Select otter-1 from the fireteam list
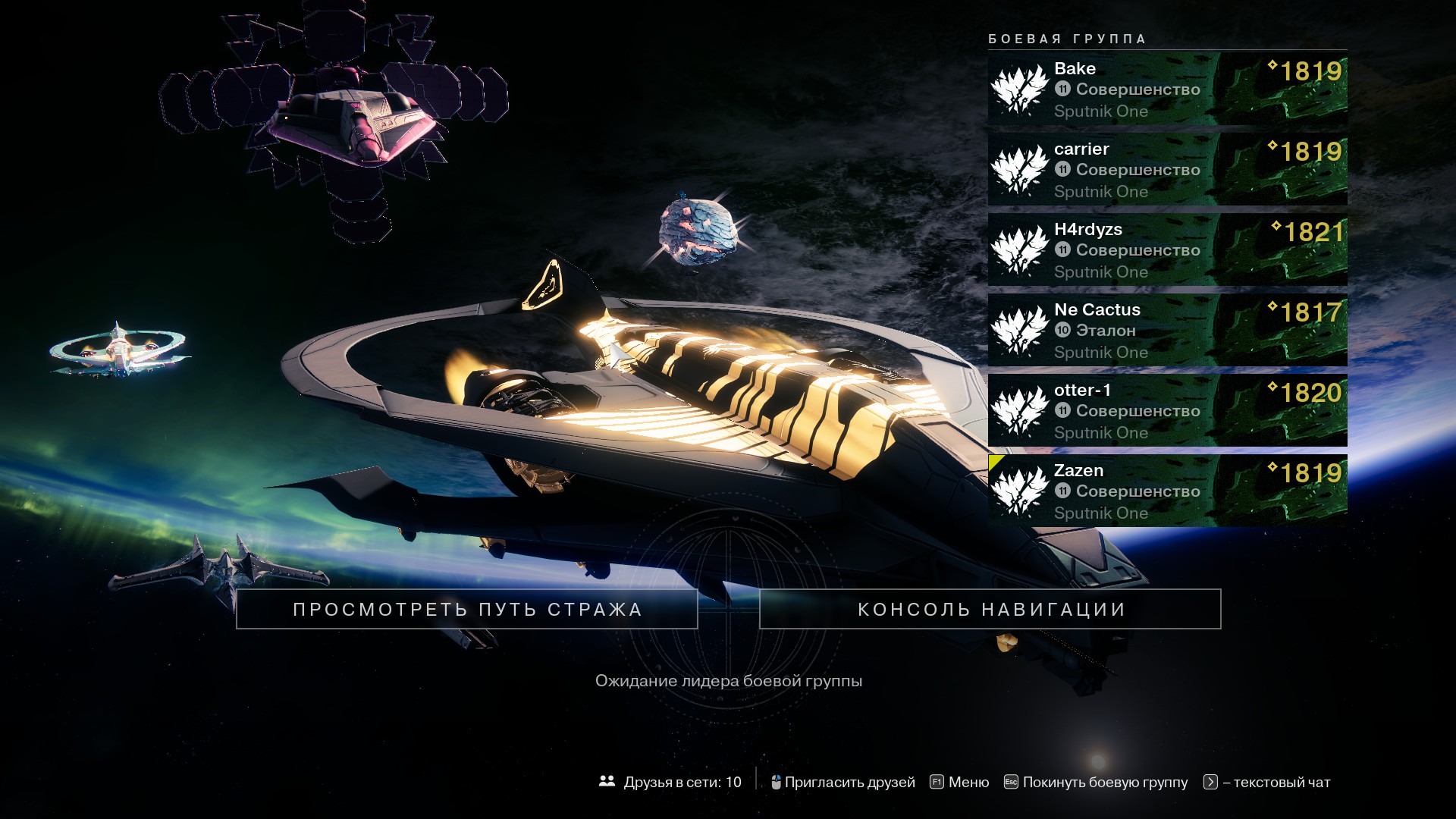This screenshot has height=819, width=1456. coord(1167,410)
